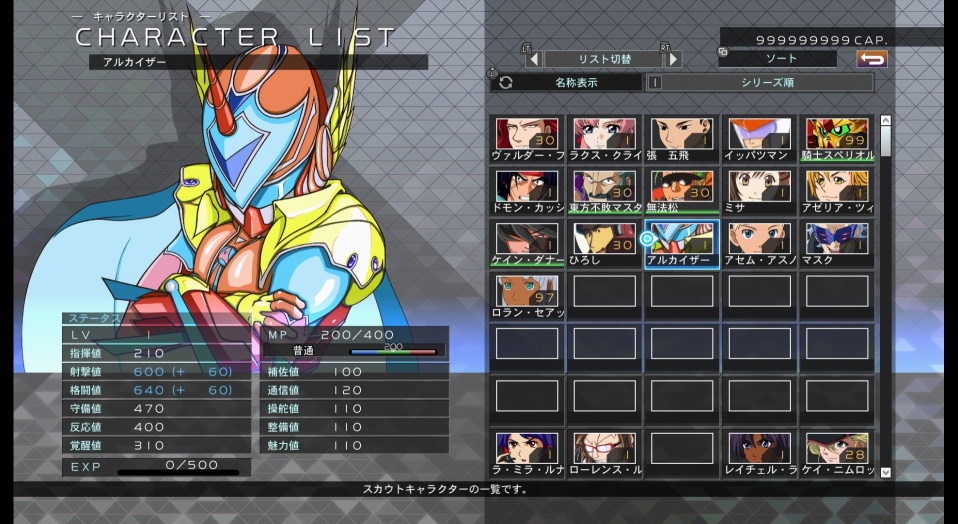Select the ひろし character tile
This screenshot has width=958, height=524.
[605, 244]
